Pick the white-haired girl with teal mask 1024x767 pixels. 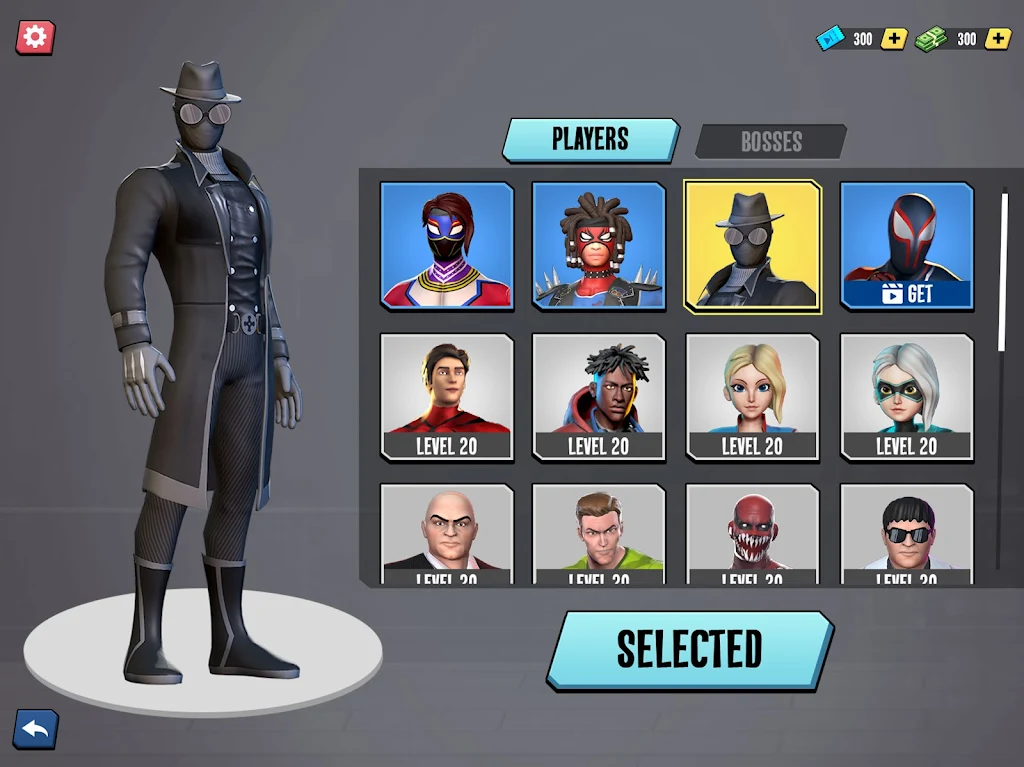(x=906, y=397)
